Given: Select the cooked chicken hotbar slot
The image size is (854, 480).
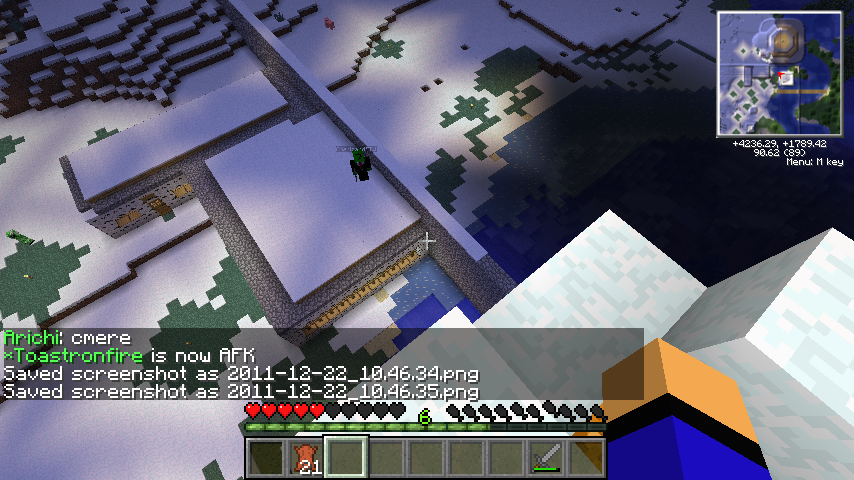Looking at the screenshot, I should point(307,458).
